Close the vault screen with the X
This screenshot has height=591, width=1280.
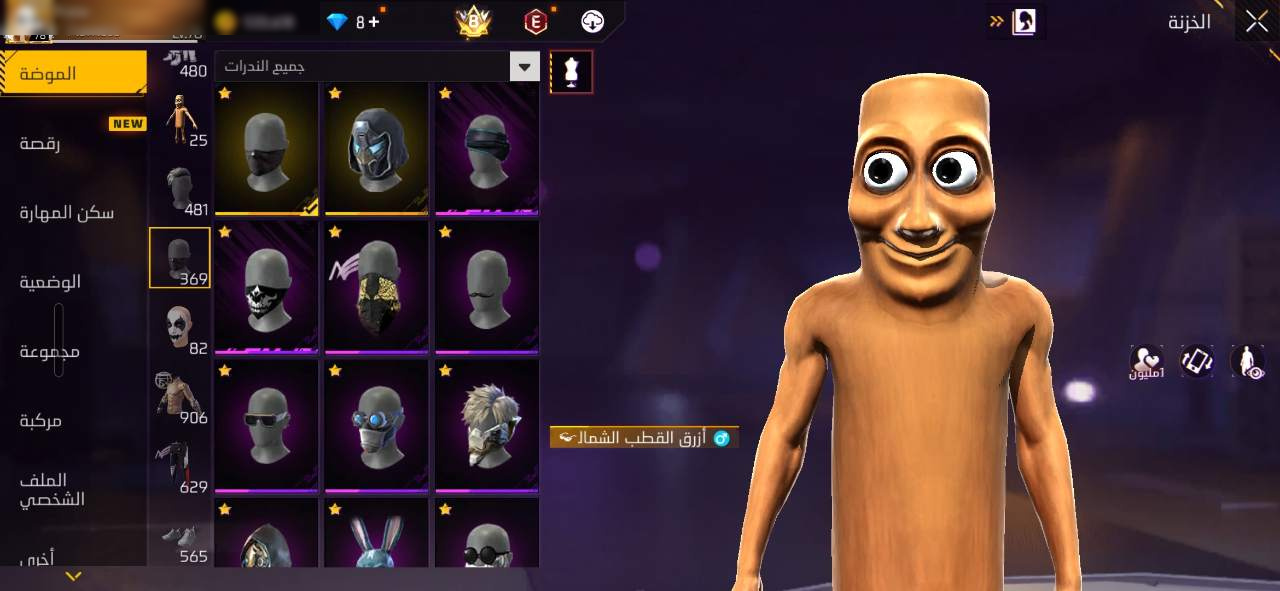point(1256,22)
